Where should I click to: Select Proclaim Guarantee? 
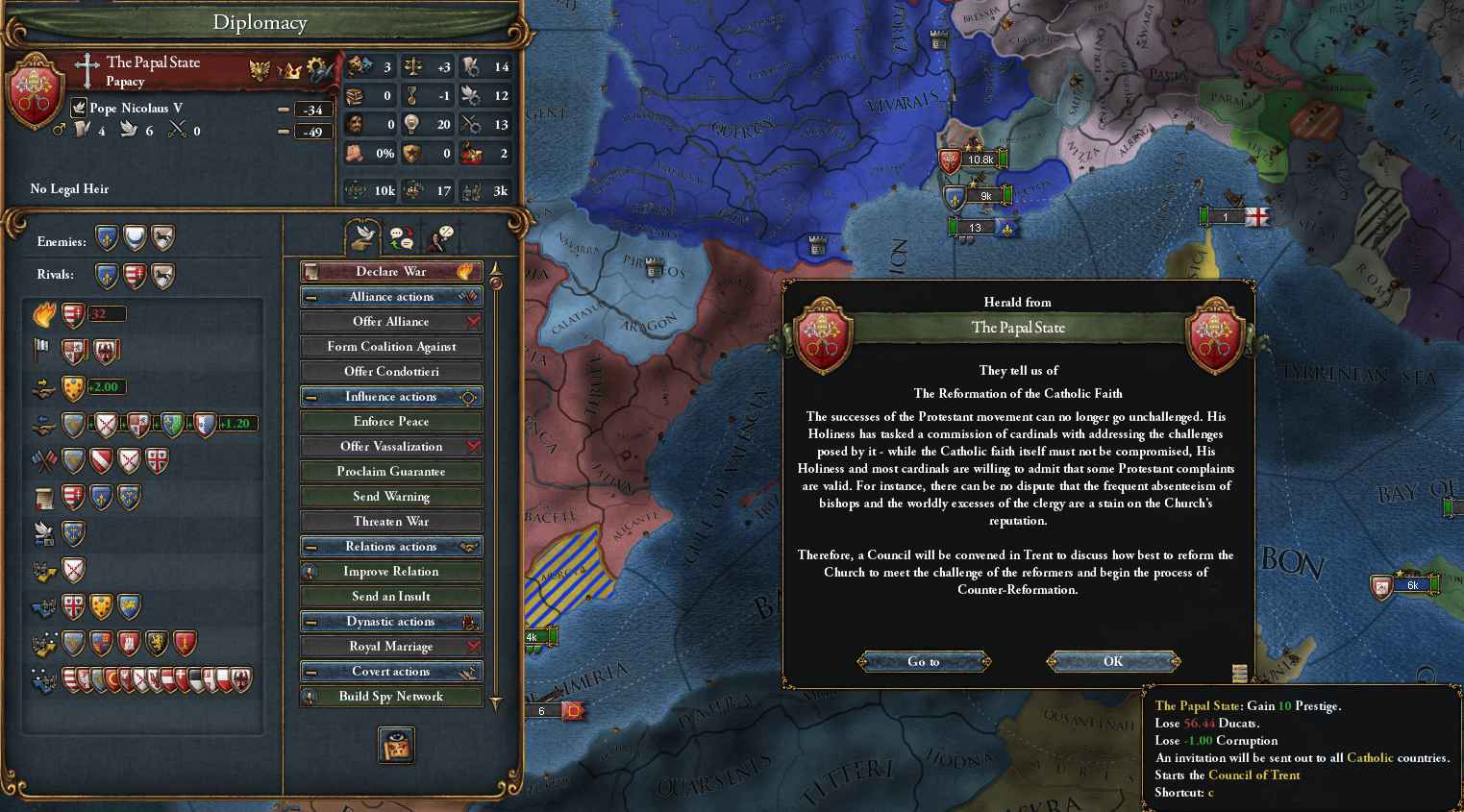coord(391,472)
